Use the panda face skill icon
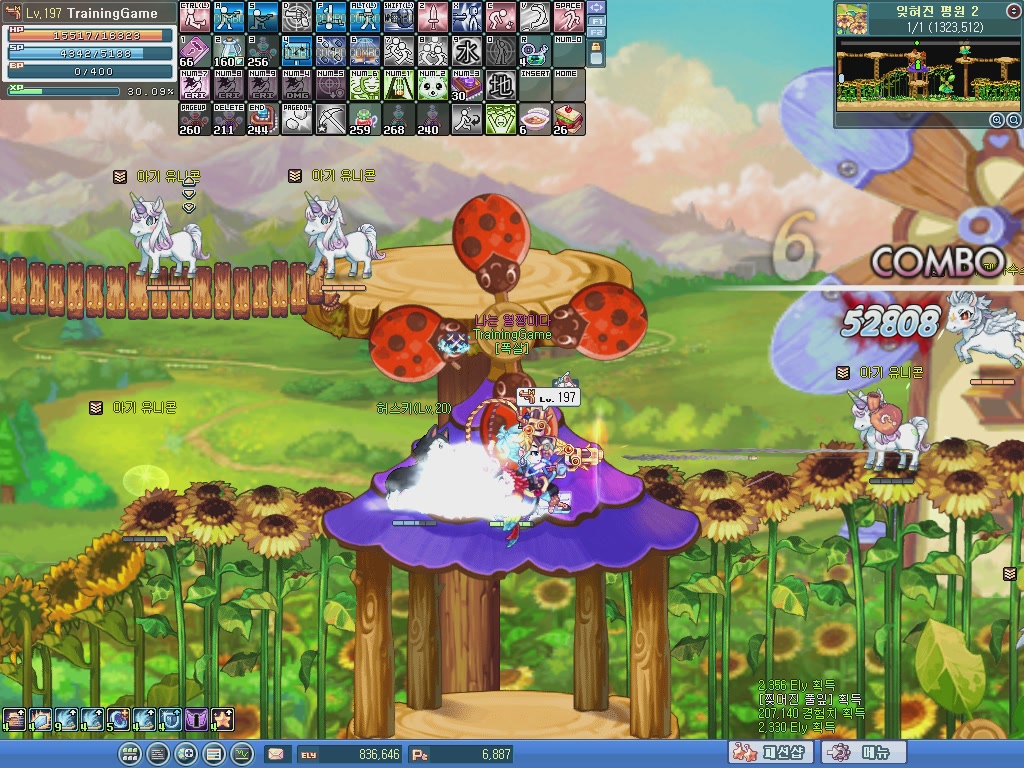Viewport: 1024px width, 768px height. pyautogui.click(x=432, y=84)
